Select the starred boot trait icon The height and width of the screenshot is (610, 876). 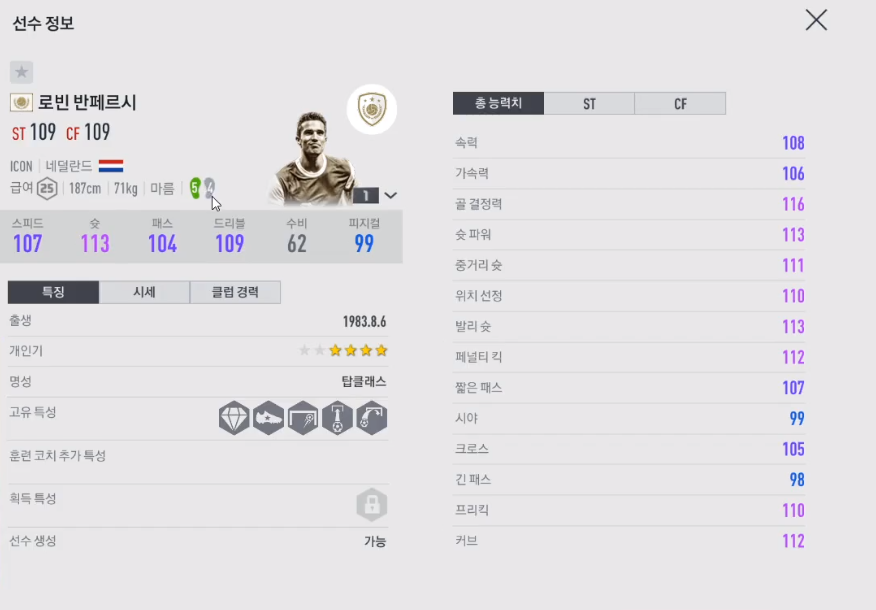pyautogui.click(x=268, y=418)
